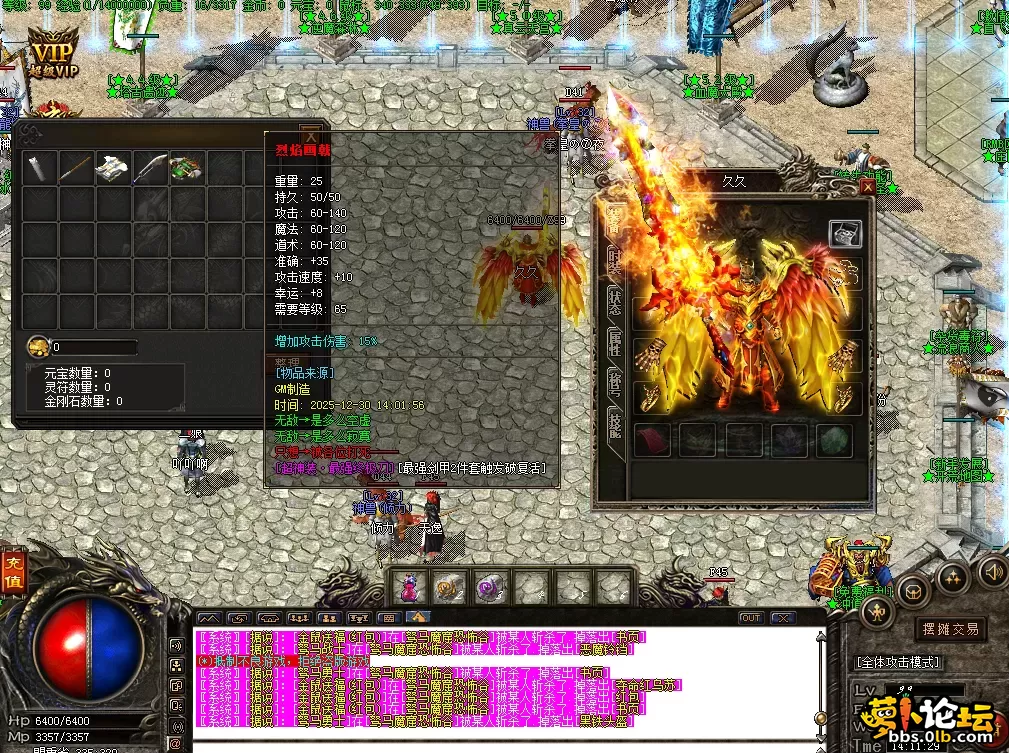Select the green treasure chest item in the bag
The height and width of the screenshot is (753, 1009).
[x=186, y=167]
